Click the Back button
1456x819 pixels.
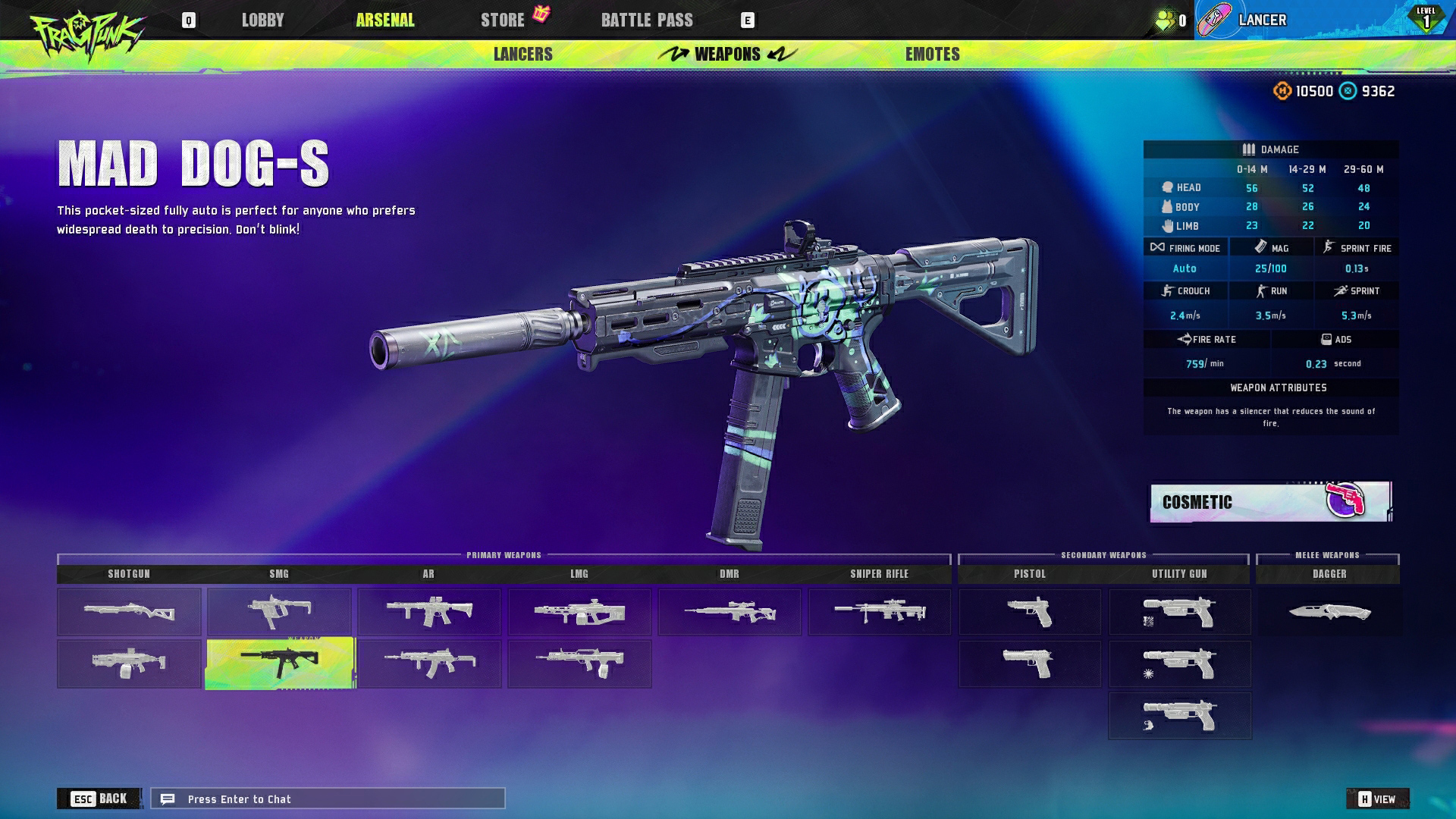99,799
